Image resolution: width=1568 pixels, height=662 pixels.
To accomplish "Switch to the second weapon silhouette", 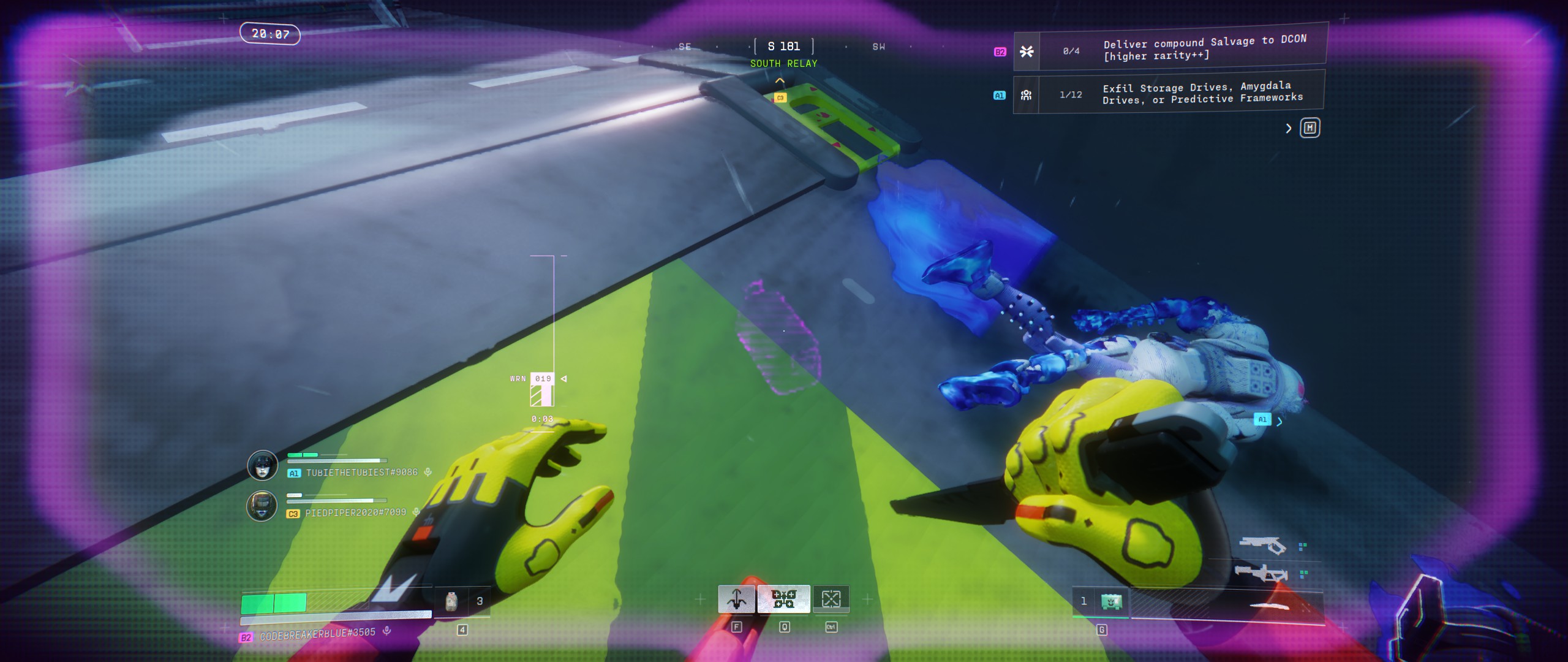I will (x=1261, y=574).
